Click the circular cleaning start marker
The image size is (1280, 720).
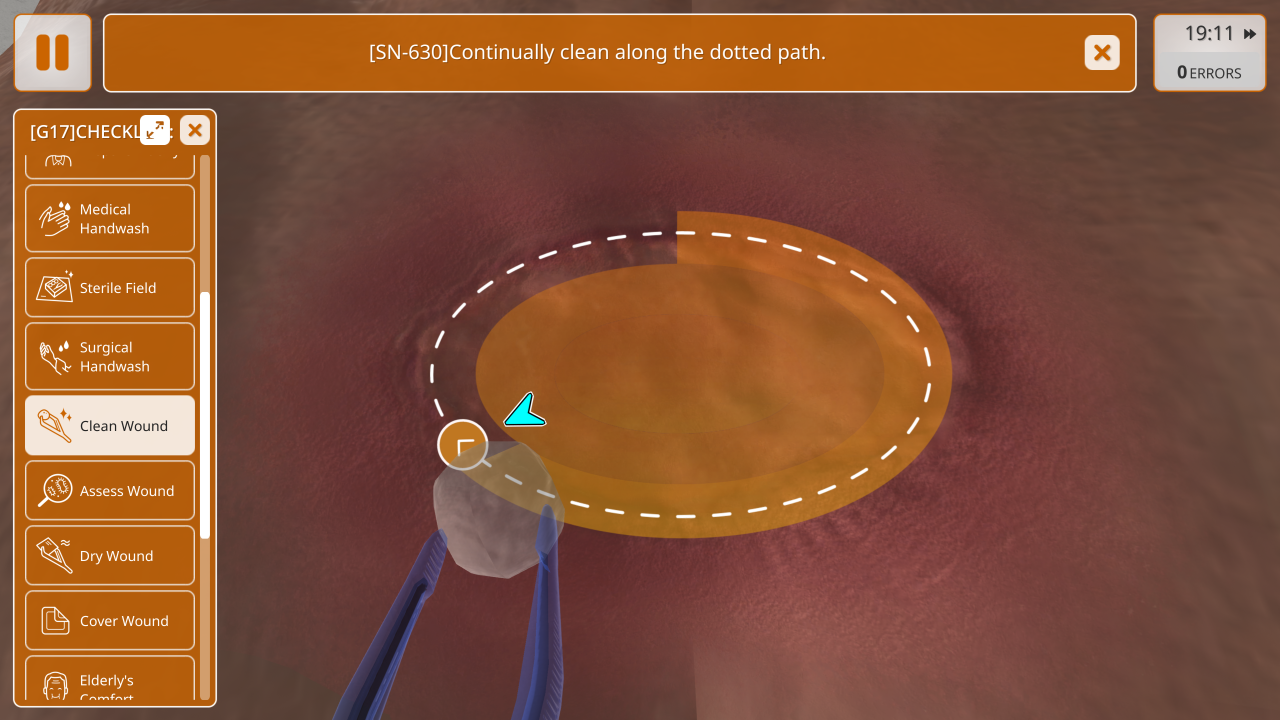coord(463,445)
